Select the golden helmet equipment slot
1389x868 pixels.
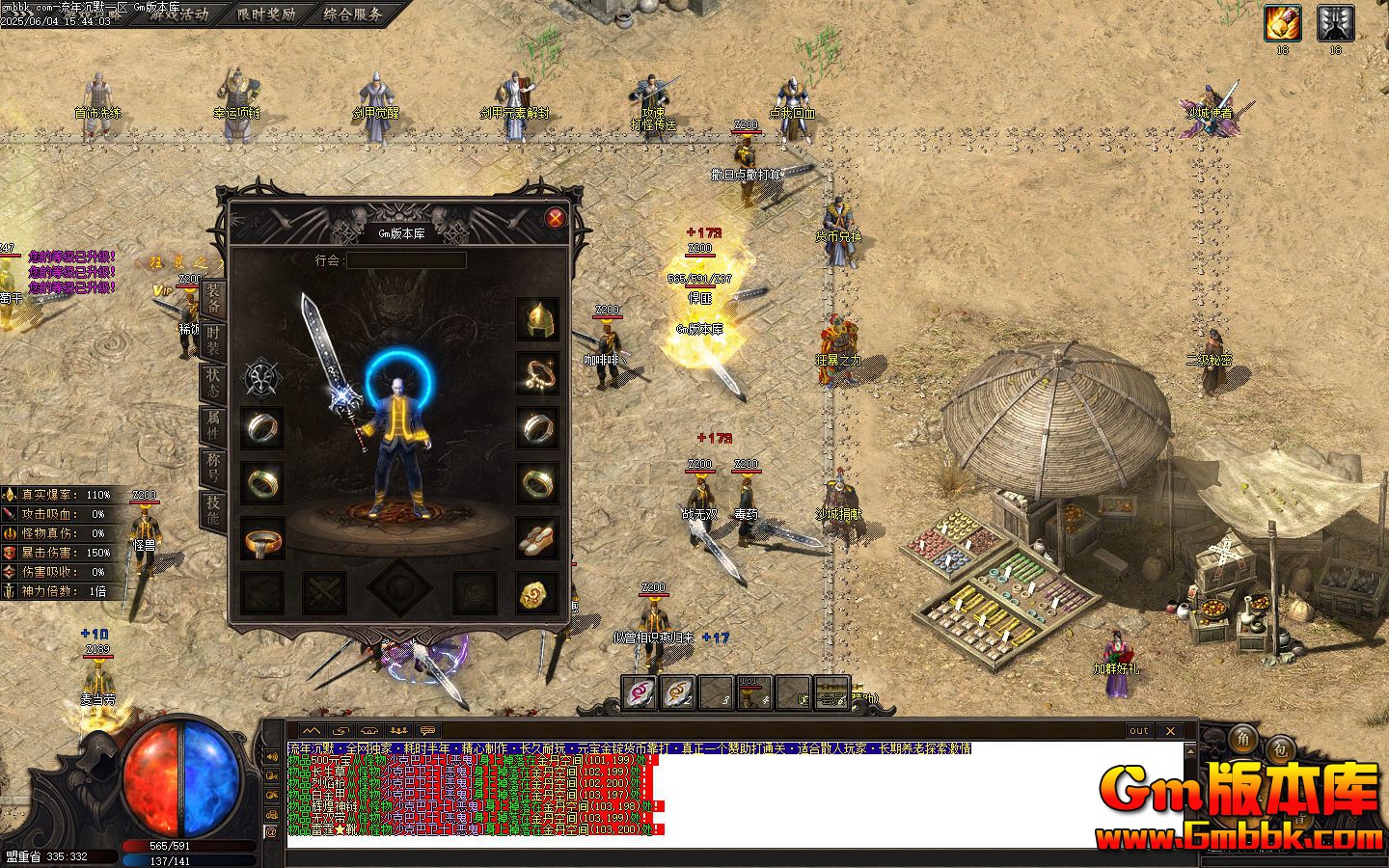click(x=537, y=319)
